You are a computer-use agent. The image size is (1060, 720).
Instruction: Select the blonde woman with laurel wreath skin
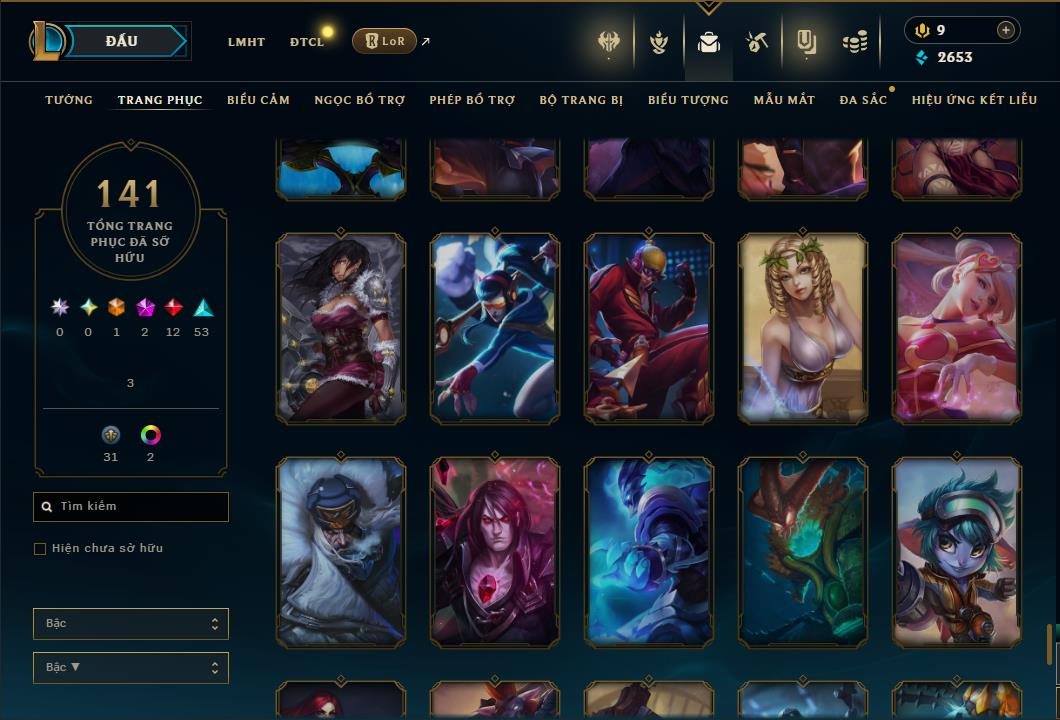click(x=803, y=328)
